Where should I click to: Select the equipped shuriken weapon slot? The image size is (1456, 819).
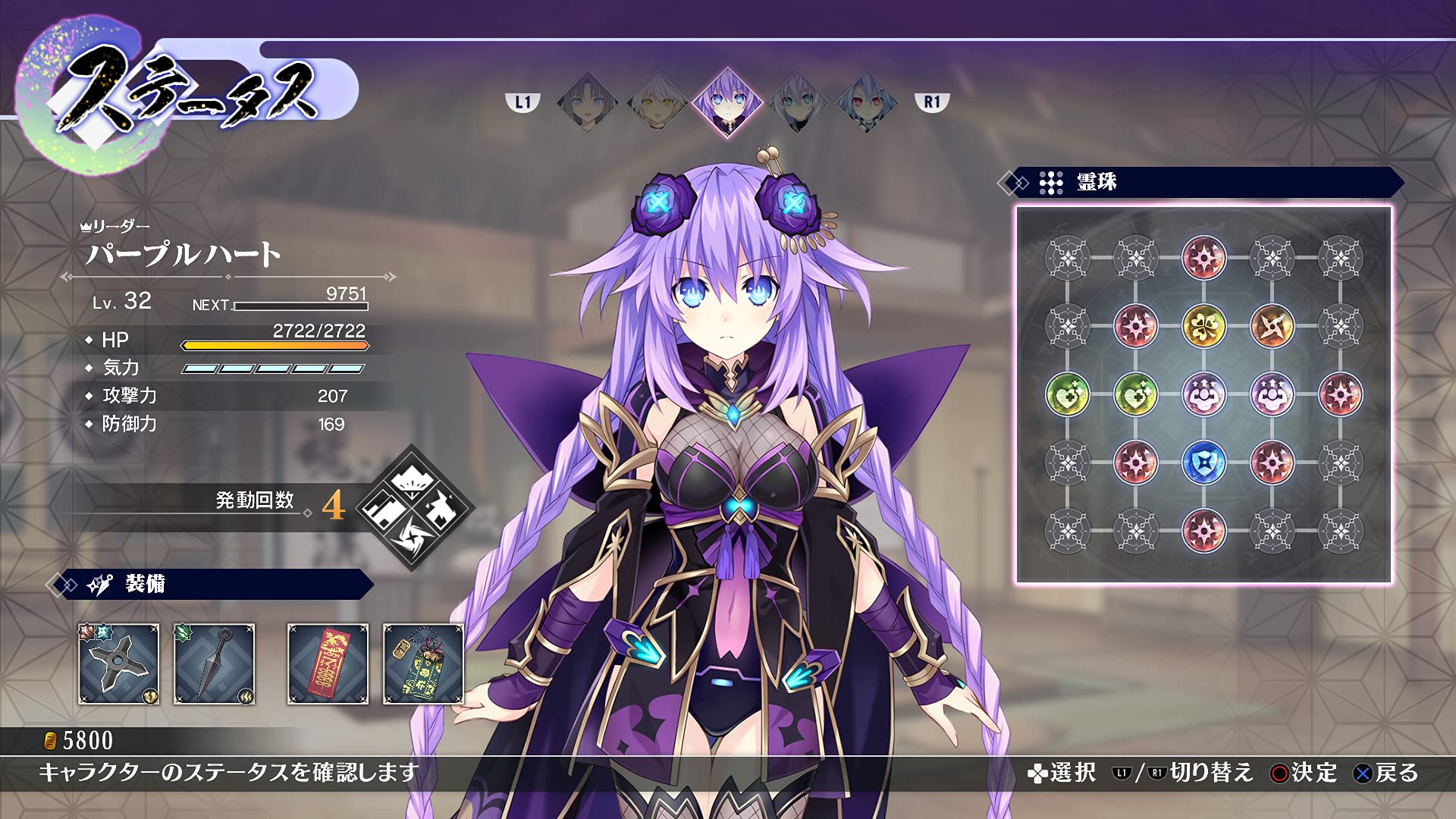(119, 664)
